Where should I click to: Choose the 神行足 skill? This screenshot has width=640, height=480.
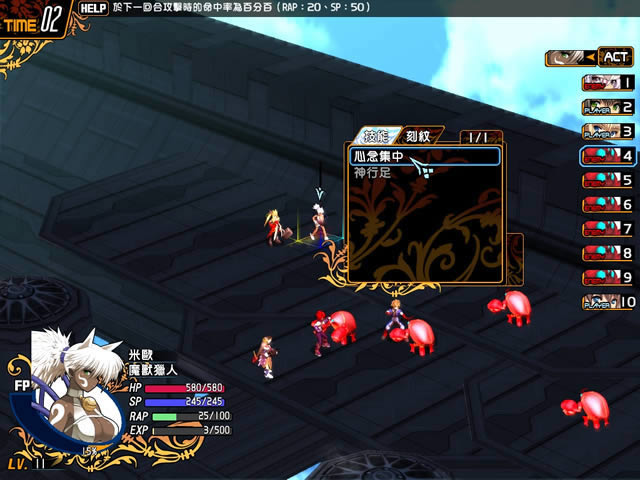click(371, 173)
